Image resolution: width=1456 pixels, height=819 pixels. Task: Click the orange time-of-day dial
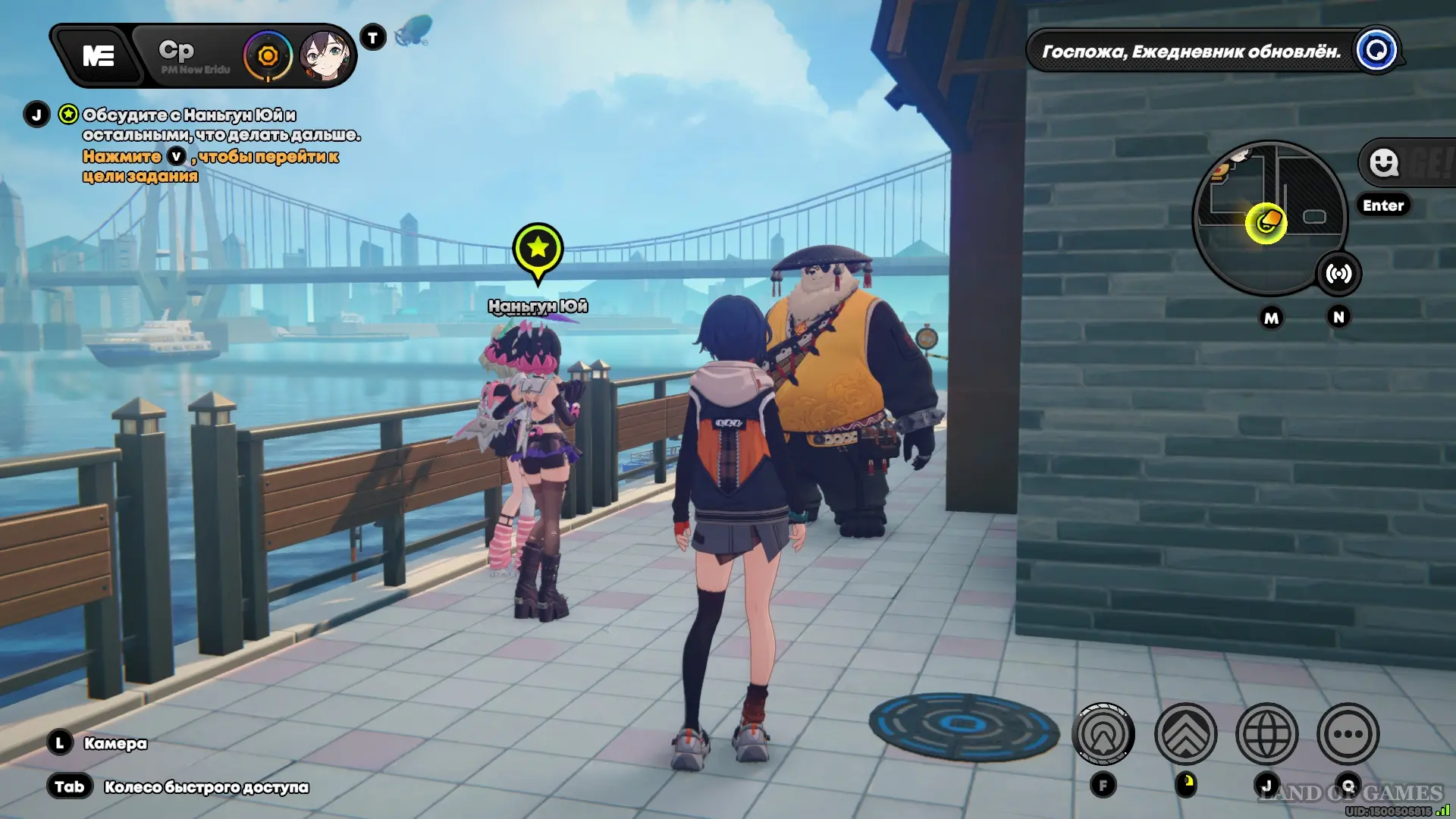[x=268, y=56]
